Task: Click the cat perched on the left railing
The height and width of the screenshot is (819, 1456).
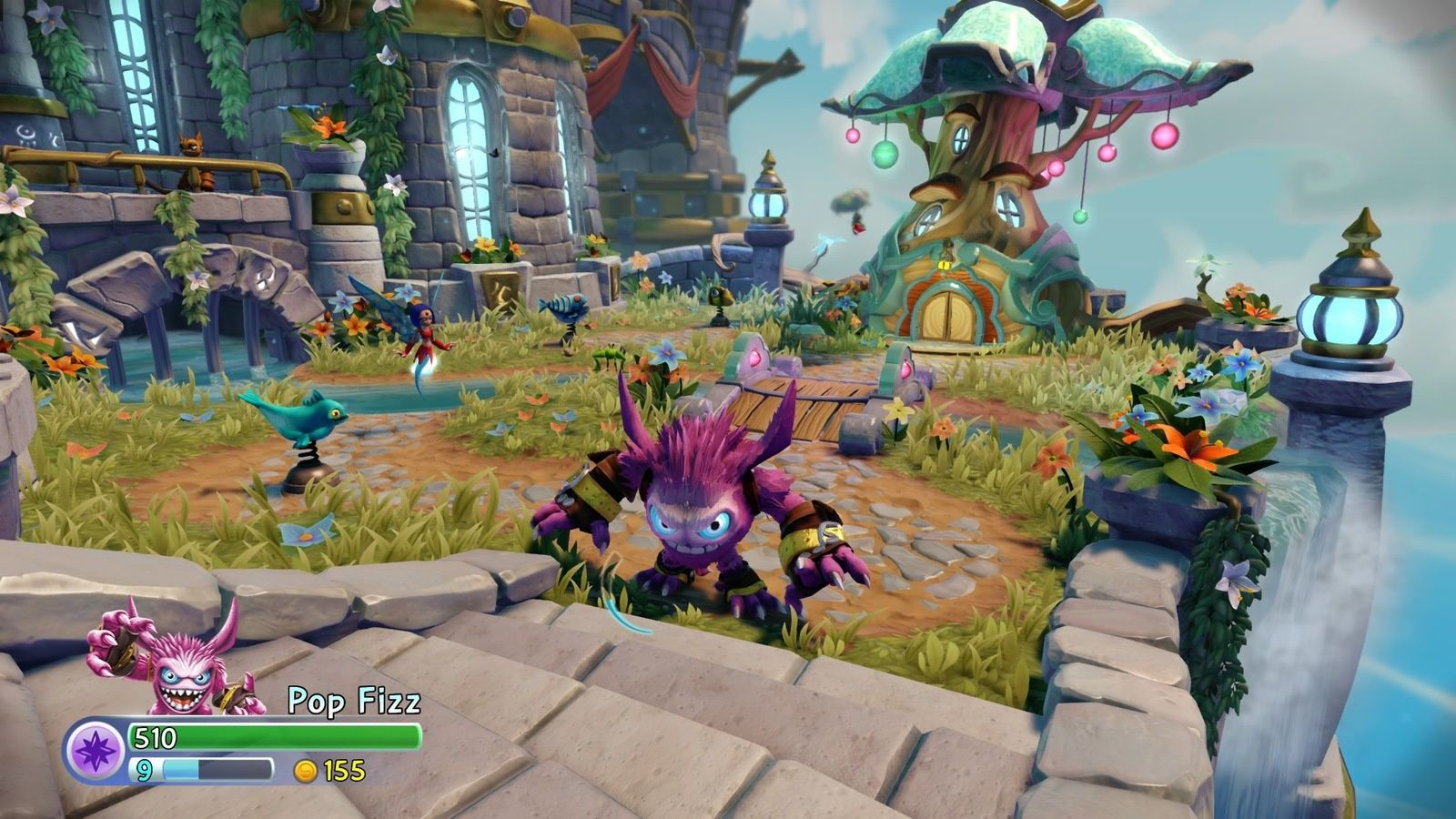Action: (x=194, y=159)
